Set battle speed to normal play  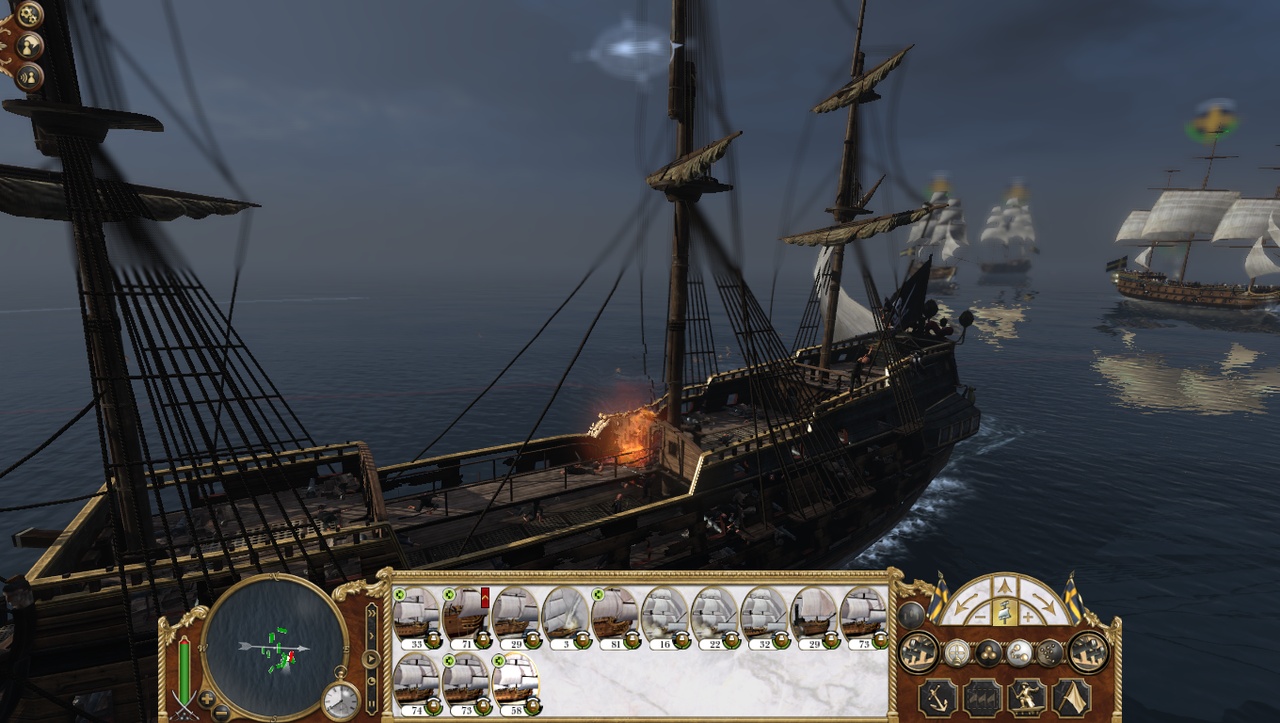(x=371, y=659)
